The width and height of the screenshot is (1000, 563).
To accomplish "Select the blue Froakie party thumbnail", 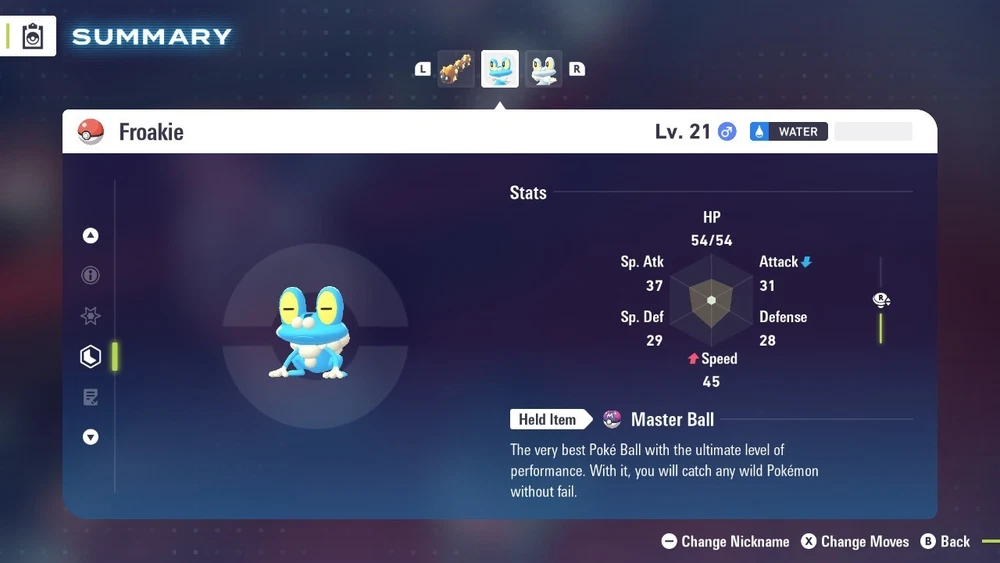I will [500, 69].
